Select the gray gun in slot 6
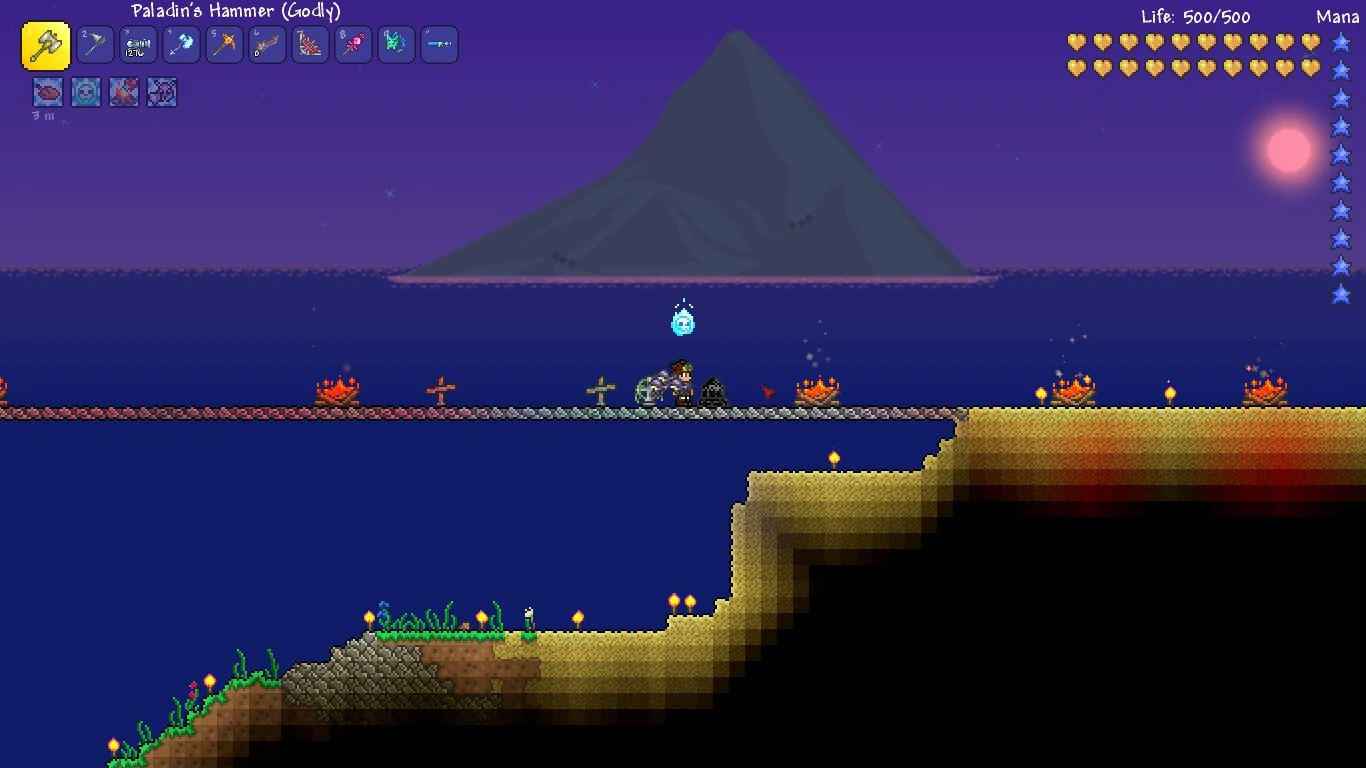The height and width of the screenshot is (768, 1366). point(267,45)
